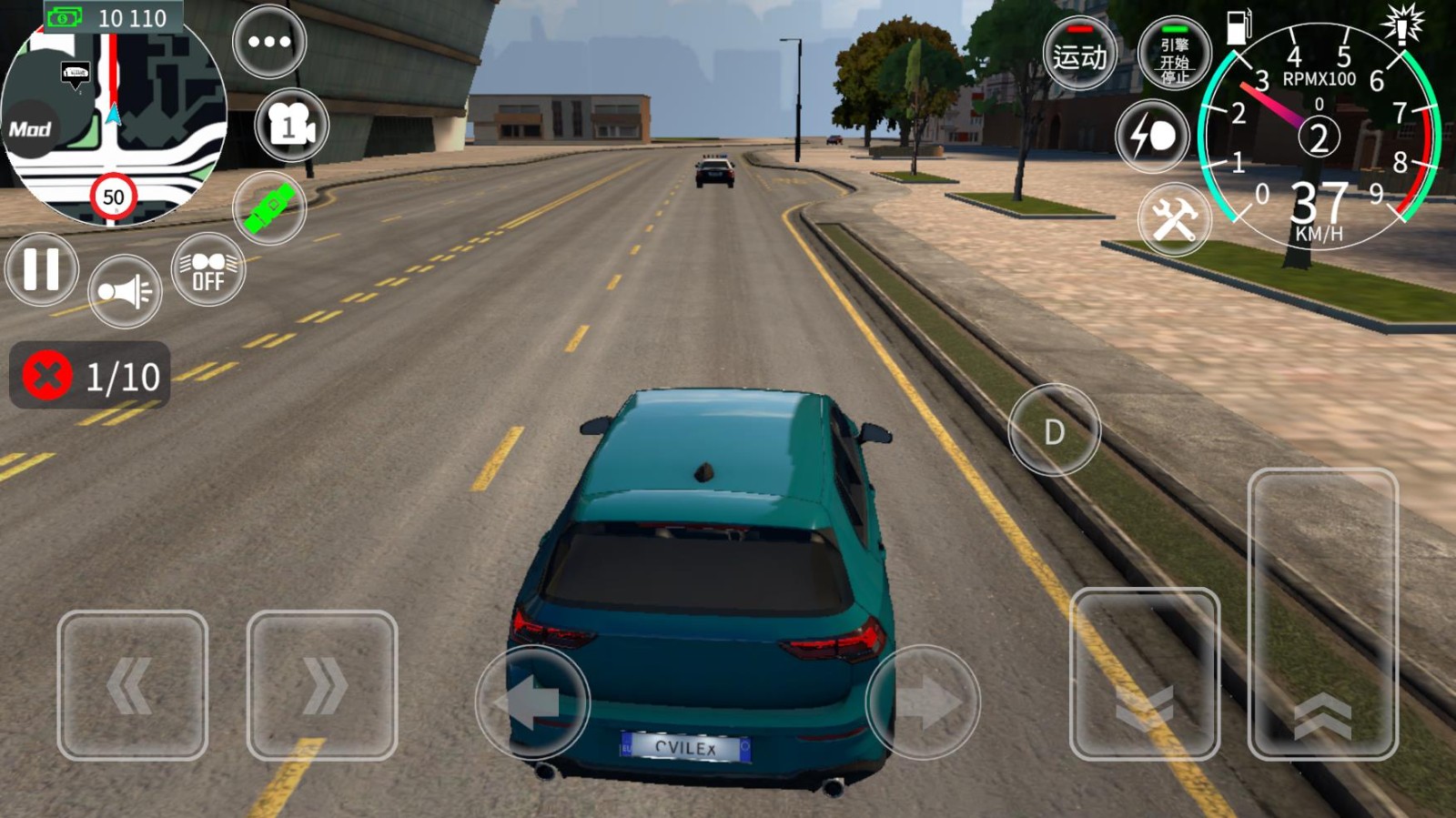Screen dimensions: 1456x818
Task: Switch the camera view
Action: (291, 126)
